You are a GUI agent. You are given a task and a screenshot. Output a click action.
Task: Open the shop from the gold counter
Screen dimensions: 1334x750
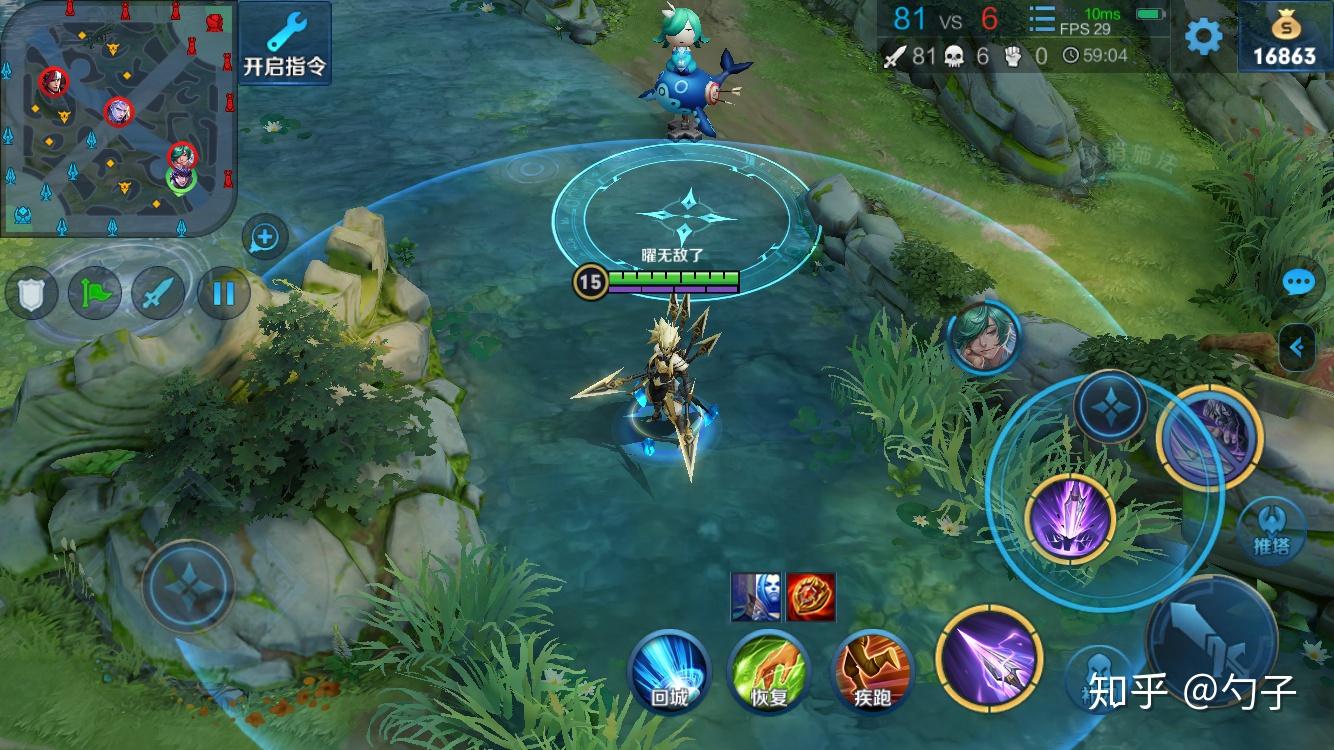point(1285,37)
